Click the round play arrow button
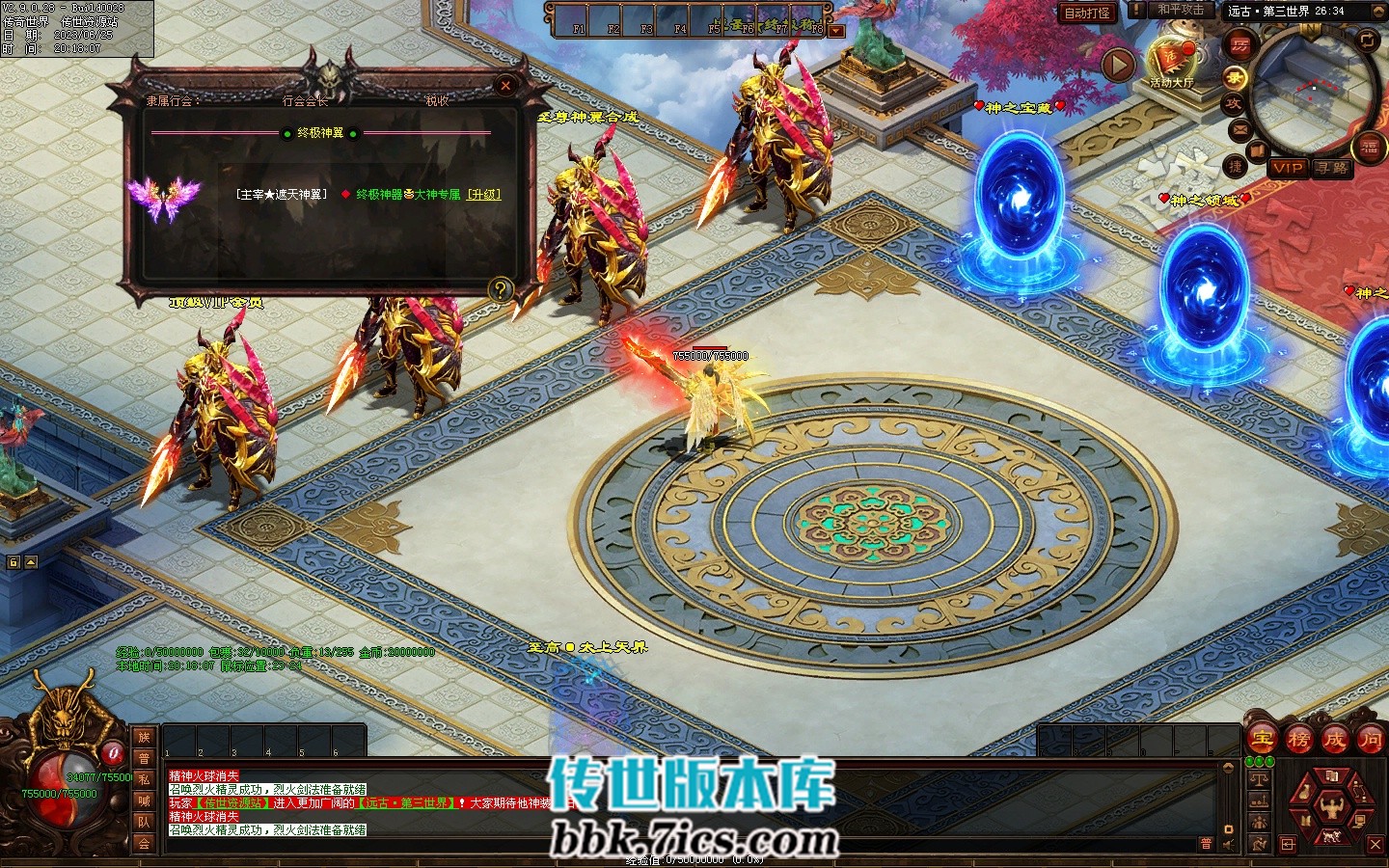Viewport: 1389px width, 868px height. pyautogui.click(x=1119, y=66)
